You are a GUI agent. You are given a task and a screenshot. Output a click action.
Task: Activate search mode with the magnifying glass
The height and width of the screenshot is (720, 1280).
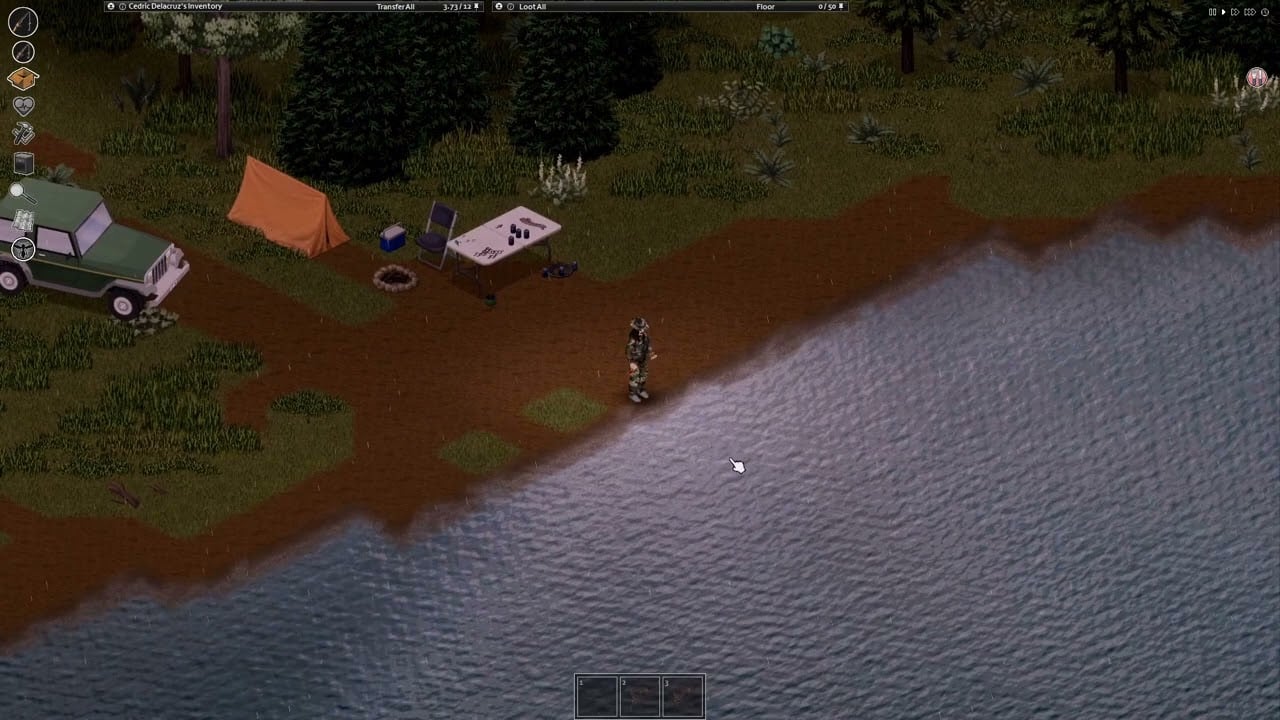click(x=24, y=192)
